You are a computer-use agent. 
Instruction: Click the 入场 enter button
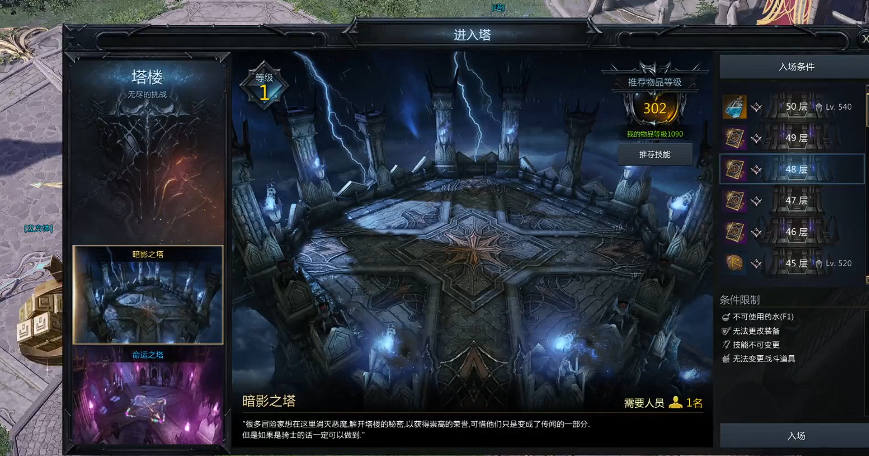tap(796, 436)
